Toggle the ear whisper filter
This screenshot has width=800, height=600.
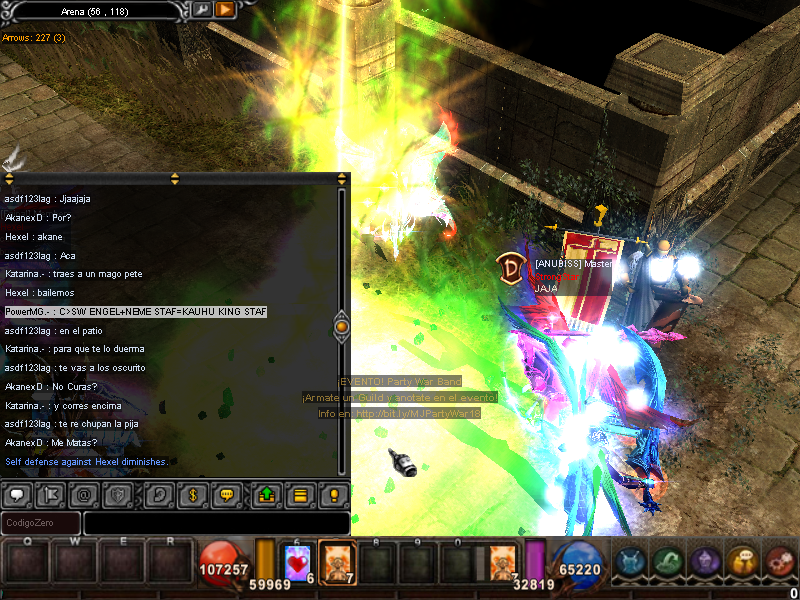157,494
